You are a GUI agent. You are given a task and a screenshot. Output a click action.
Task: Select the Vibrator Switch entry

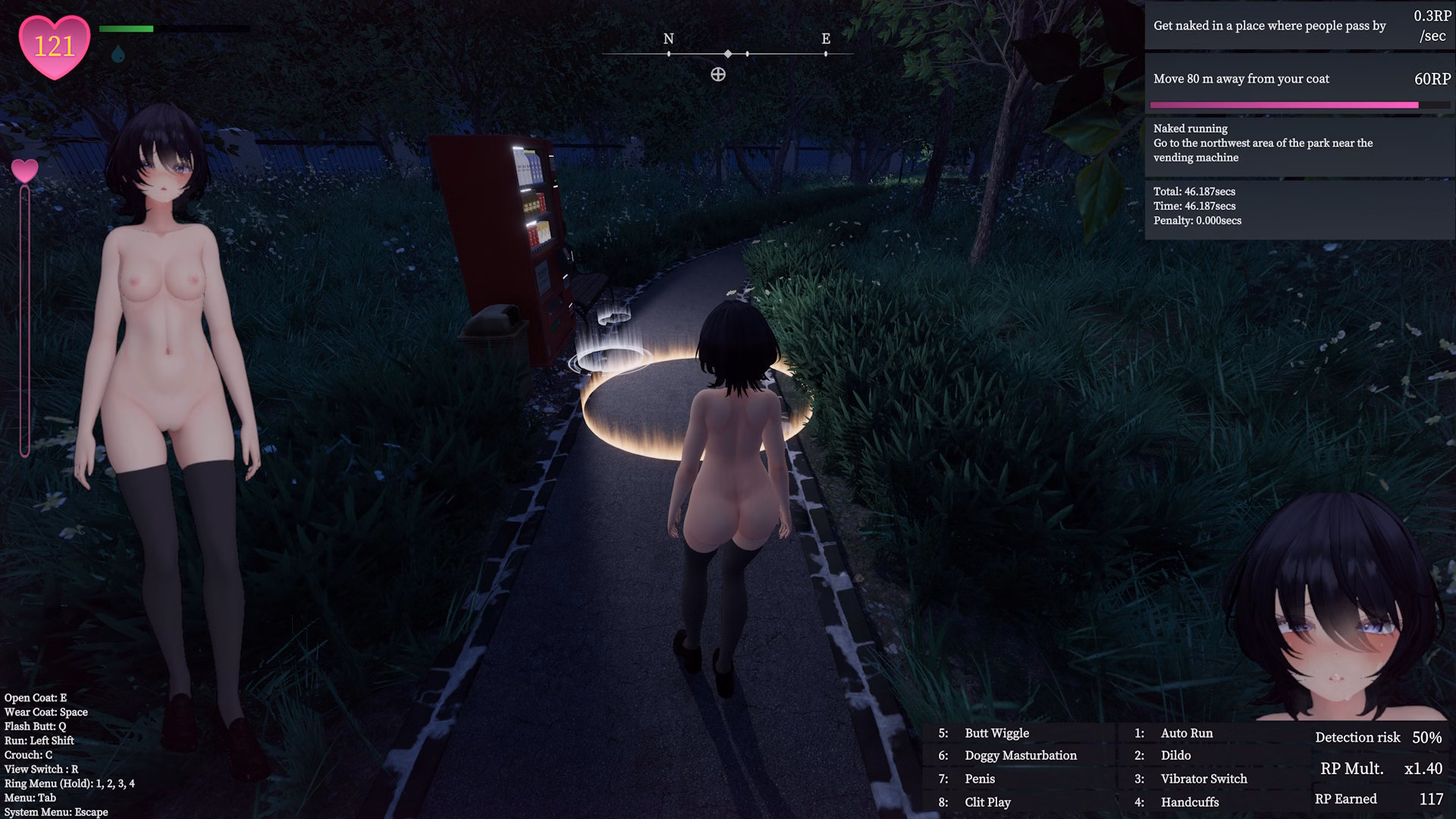coord(1203,779)
